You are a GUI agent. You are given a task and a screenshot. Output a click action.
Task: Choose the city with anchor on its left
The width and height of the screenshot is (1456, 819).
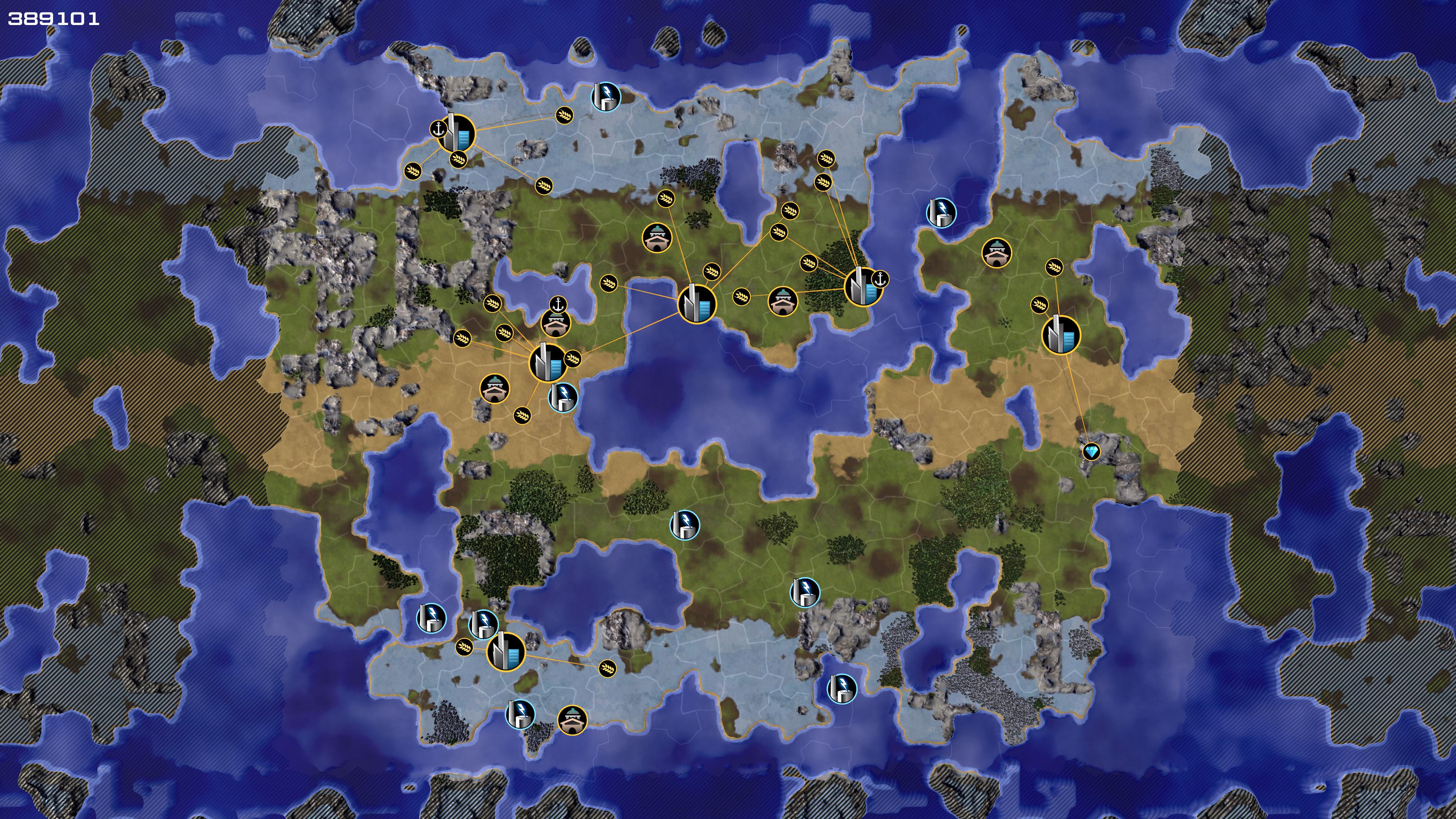point(457,133)
